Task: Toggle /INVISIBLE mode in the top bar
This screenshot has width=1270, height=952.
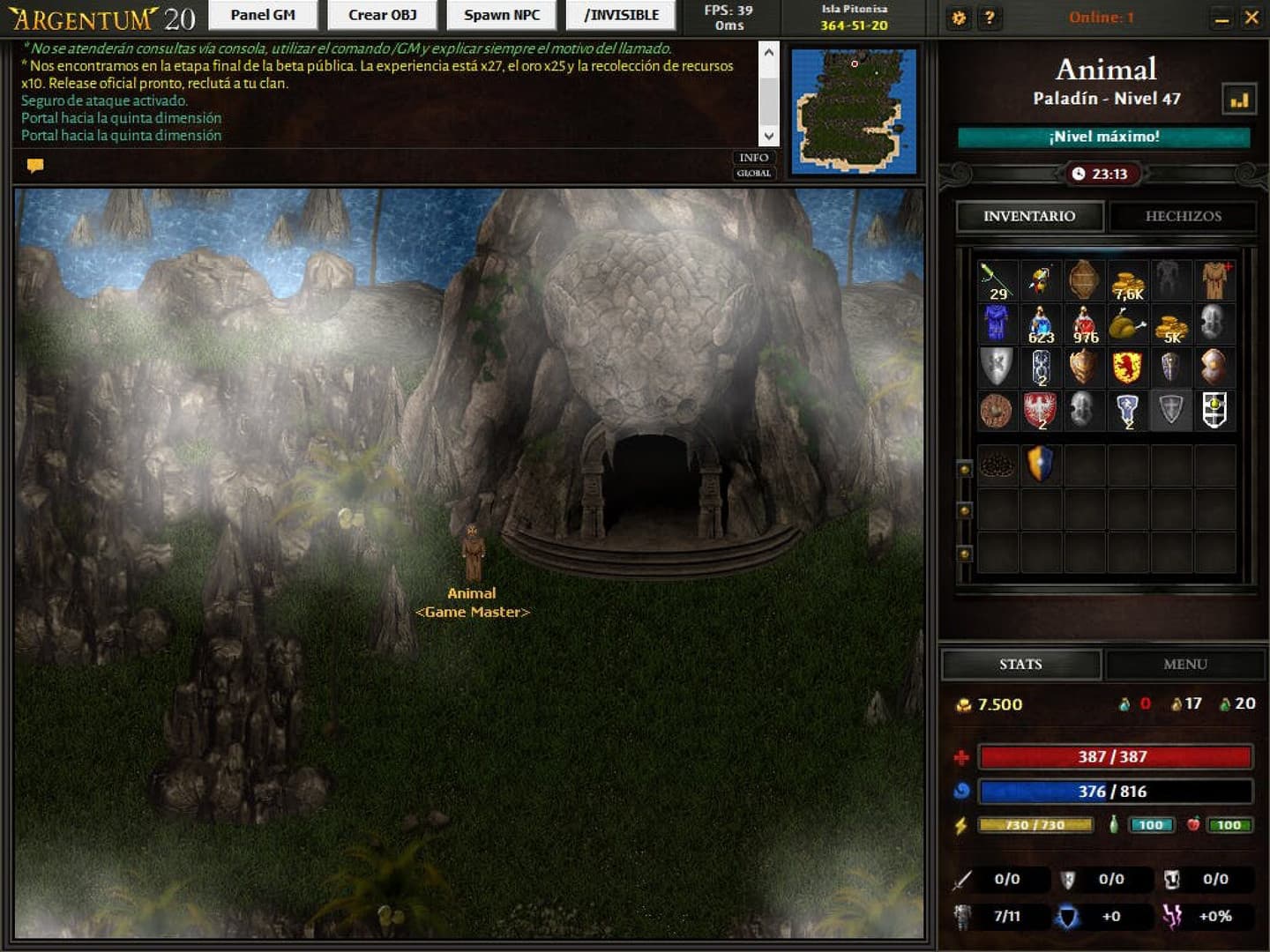Action: click(620, 15)
